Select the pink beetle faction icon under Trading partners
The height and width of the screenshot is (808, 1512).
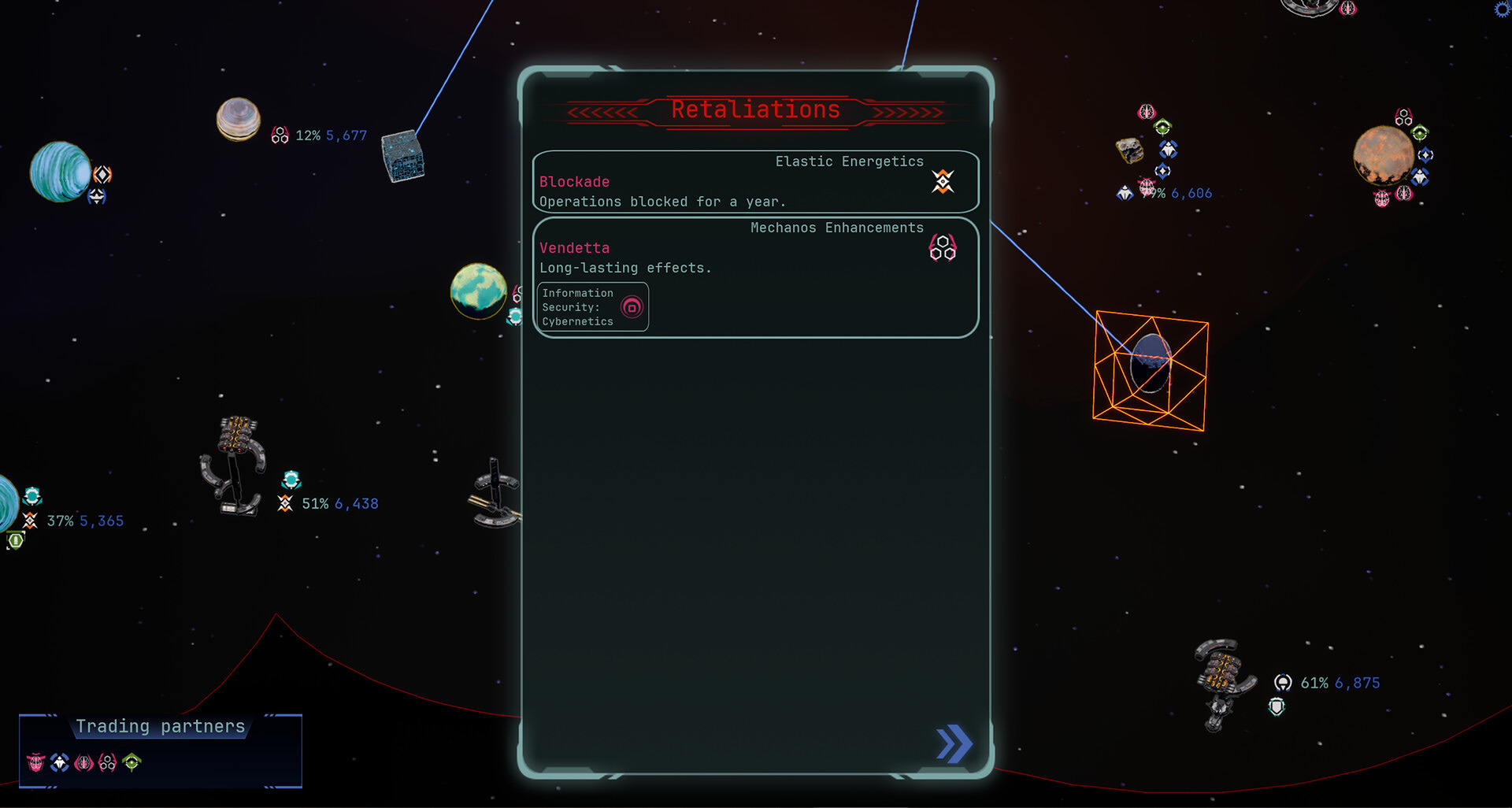point(35,762)
